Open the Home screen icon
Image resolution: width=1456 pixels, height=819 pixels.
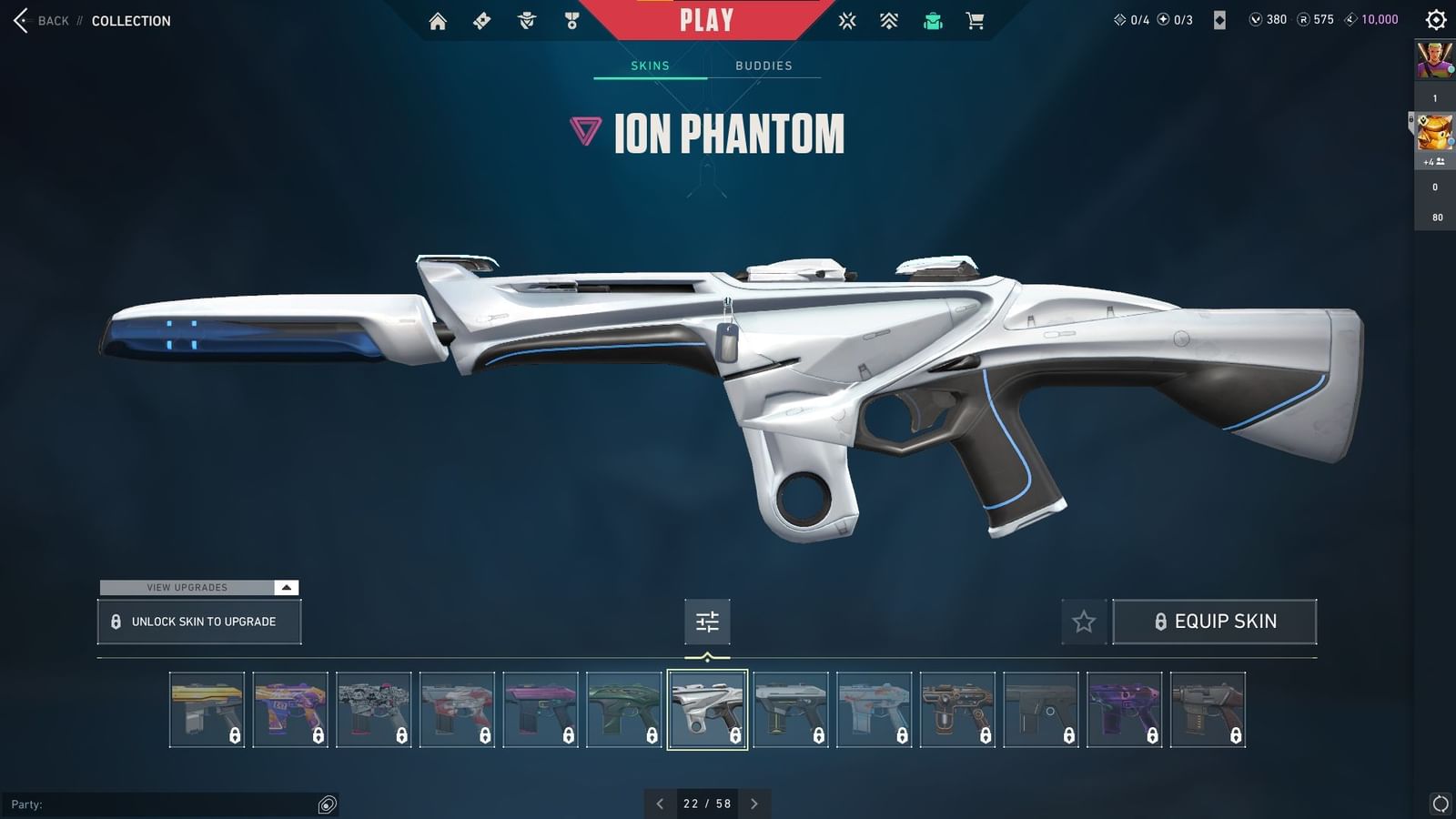tap(438, 19)
